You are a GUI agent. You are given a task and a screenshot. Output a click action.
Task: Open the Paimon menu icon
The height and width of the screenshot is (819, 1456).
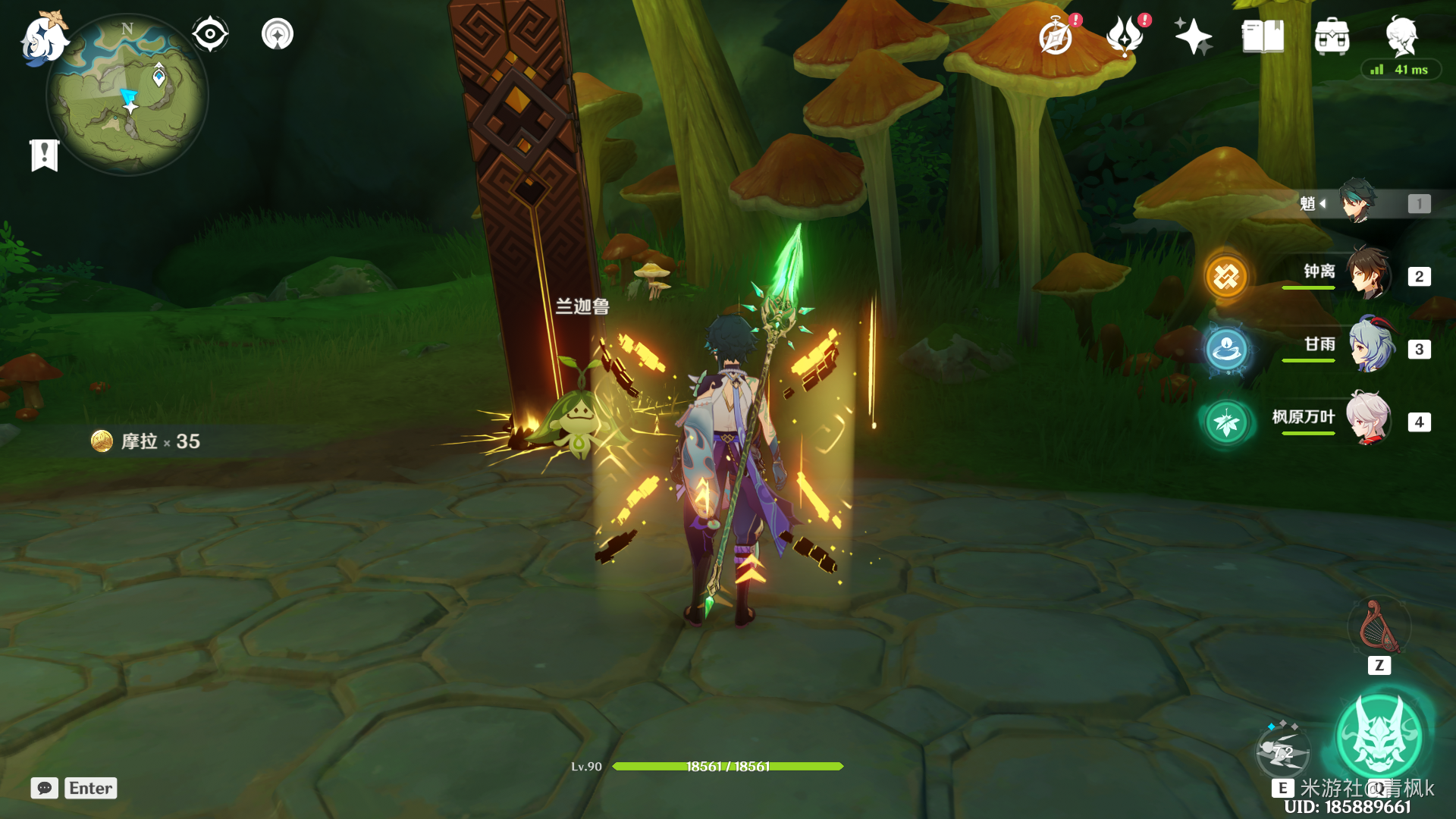[x=42, y=38]
